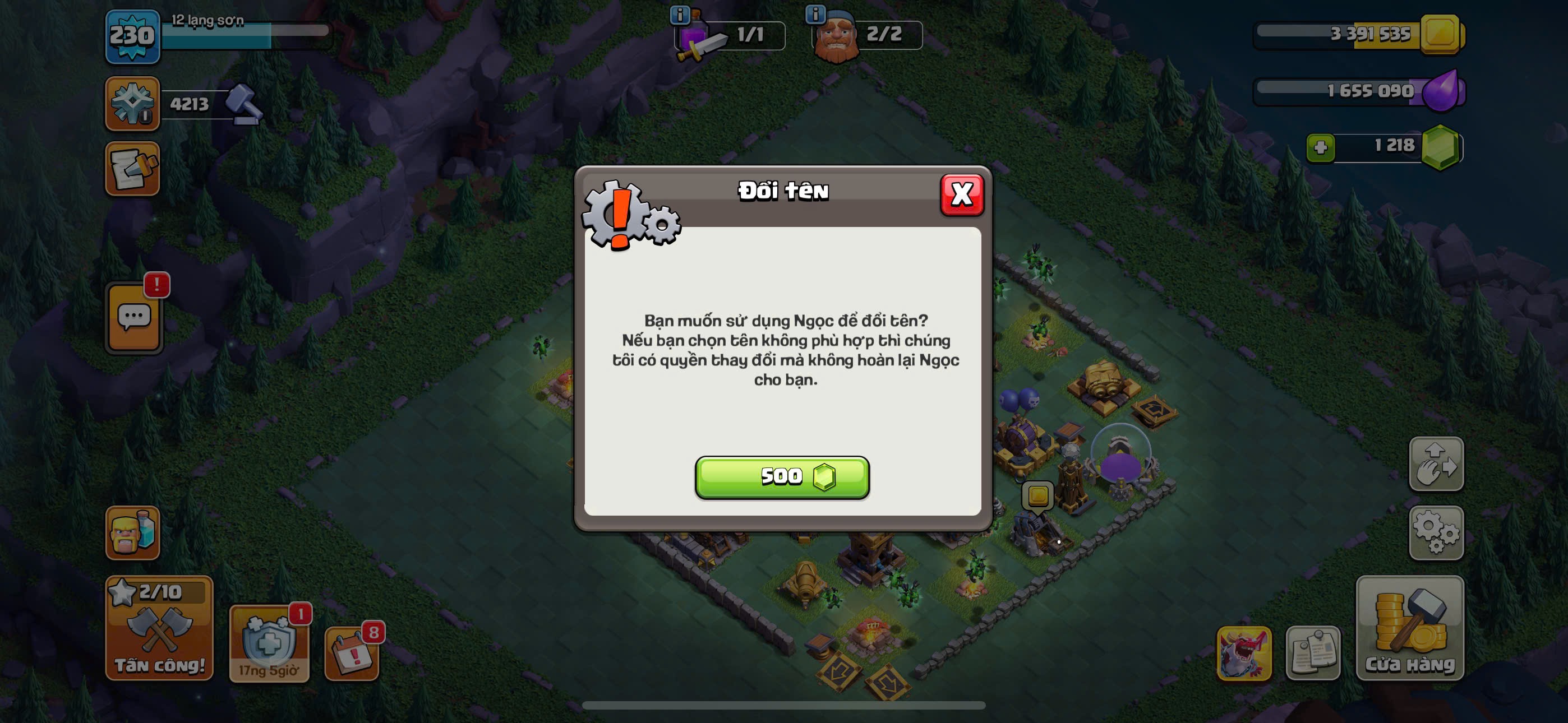Open the red dragon event icon
The height and width of the screenshot is (723, 1568).
click(1243, 653)
